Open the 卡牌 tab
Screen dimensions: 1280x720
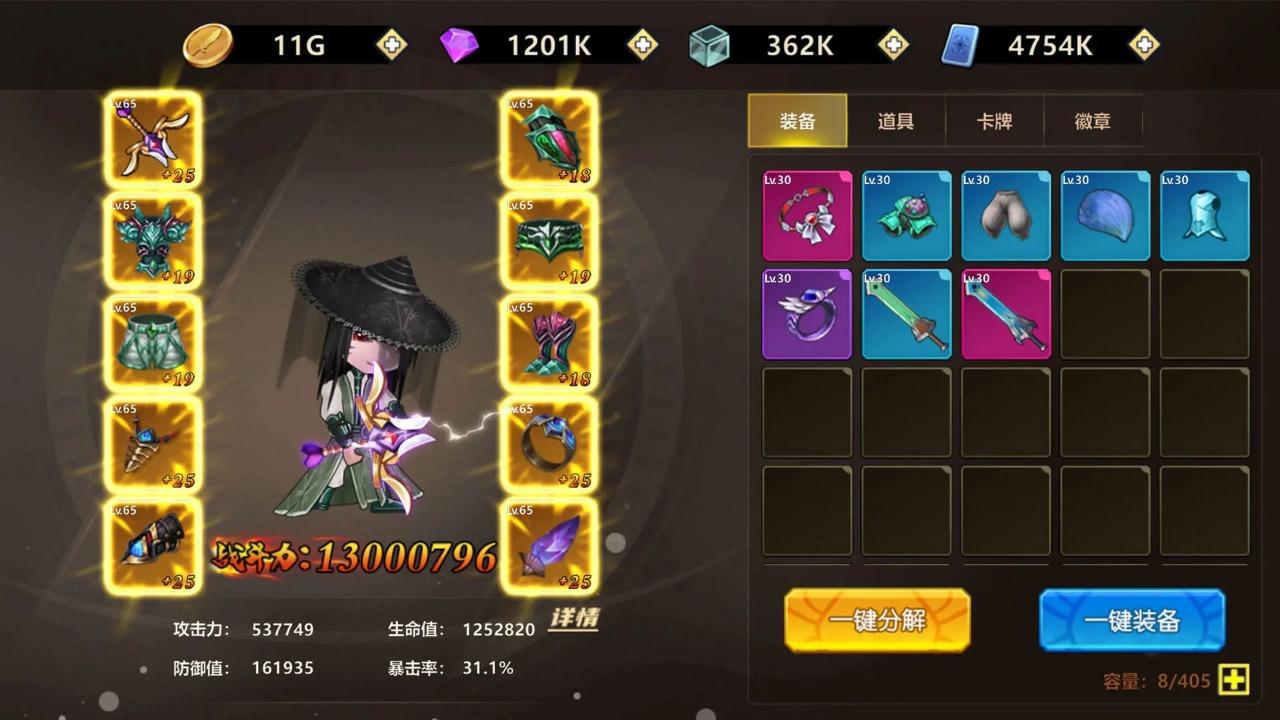(995, 120)
